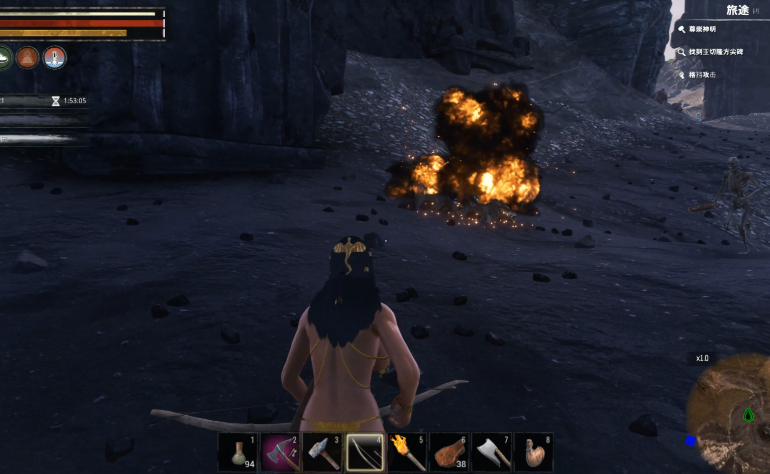Choose the waterskin in hotbar slot 8
This screenshot has height=474, width=770.
point(534,453)
